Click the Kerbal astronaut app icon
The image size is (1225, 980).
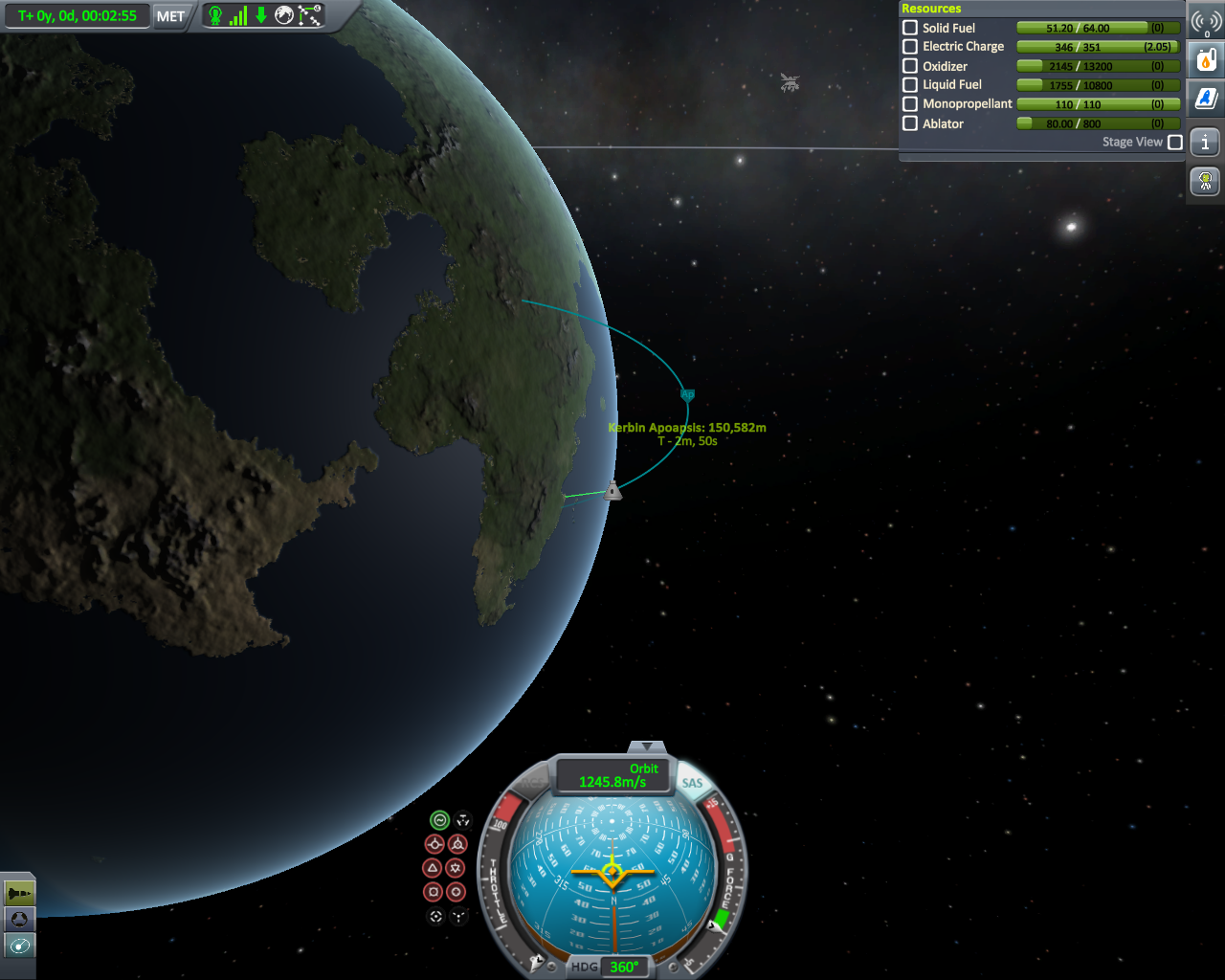1206,180
